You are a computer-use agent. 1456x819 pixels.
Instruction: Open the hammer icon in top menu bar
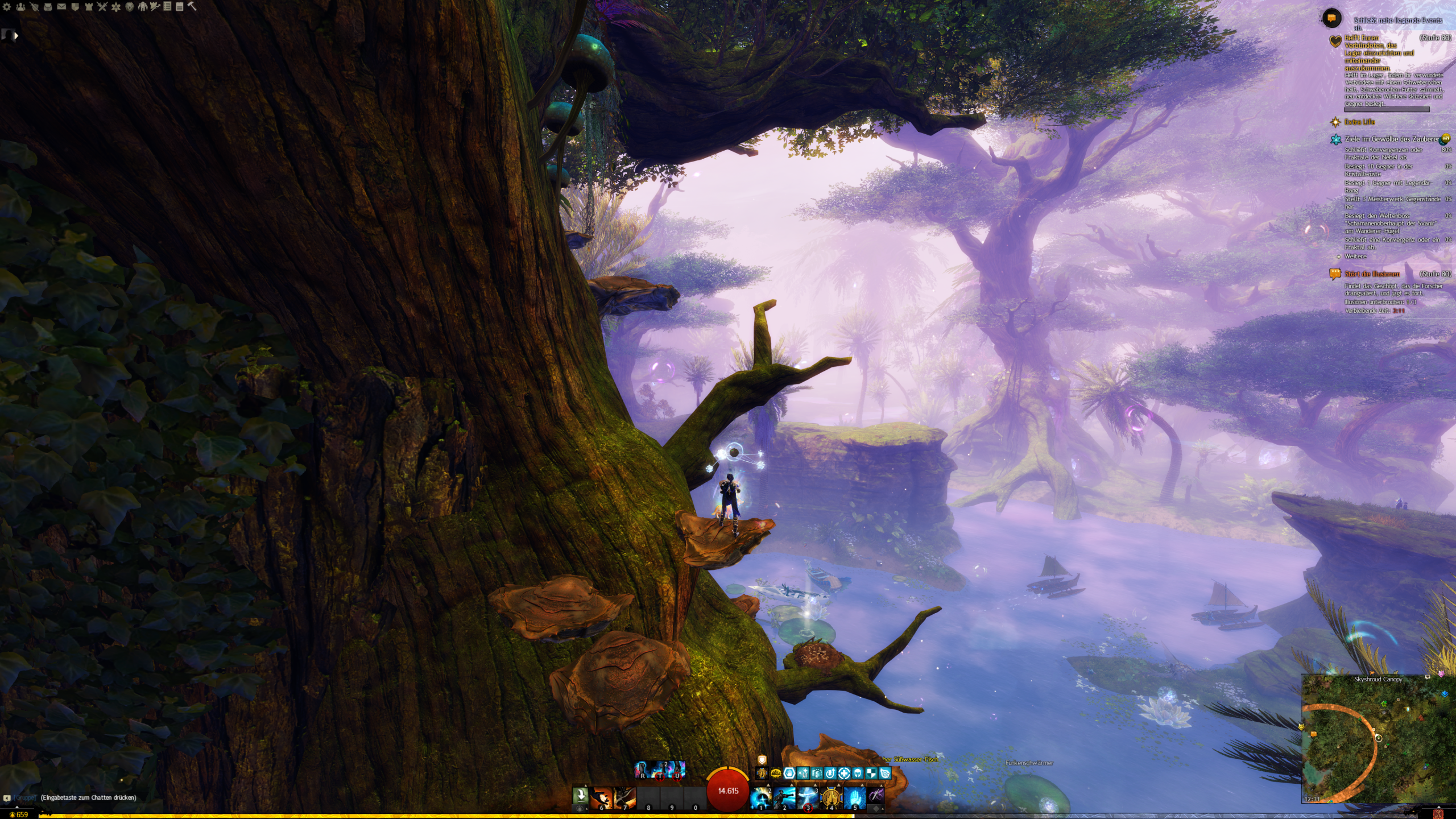tap(192, 7)
